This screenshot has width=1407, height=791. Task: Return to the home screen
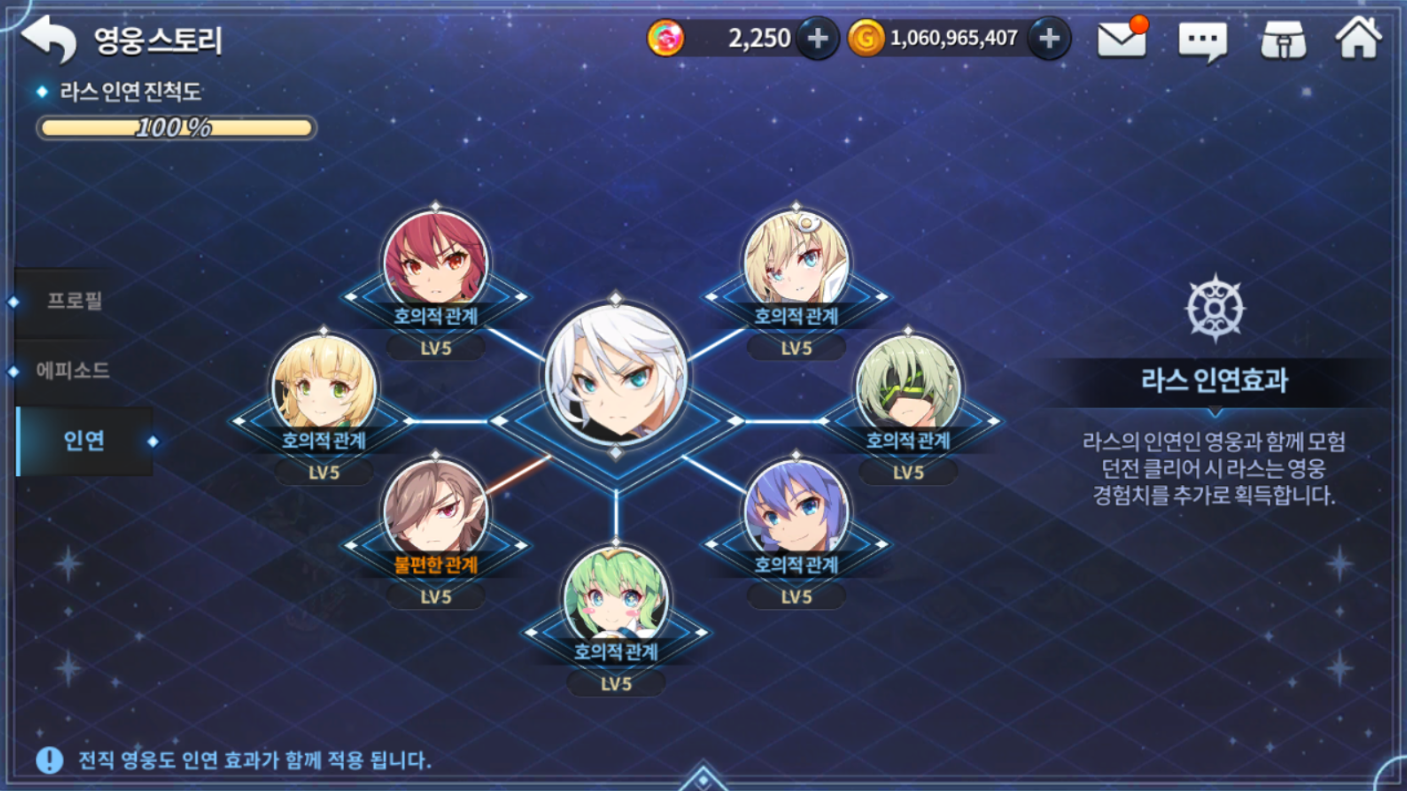[1359, 38]
